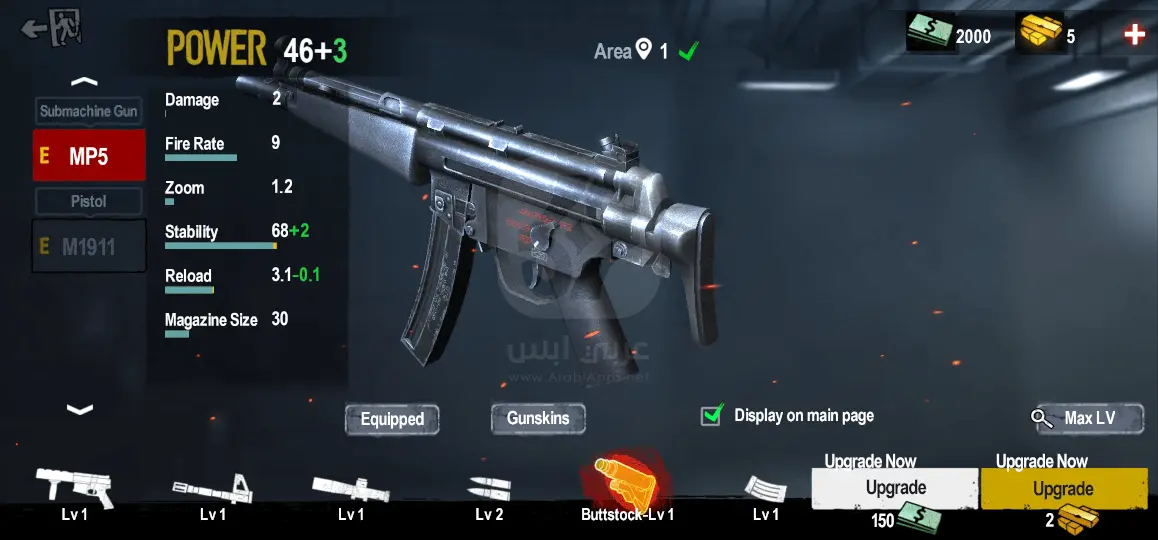1158x540 pixels.
Task: Click the down arrow below the weapon list
Action: point(79,408)
